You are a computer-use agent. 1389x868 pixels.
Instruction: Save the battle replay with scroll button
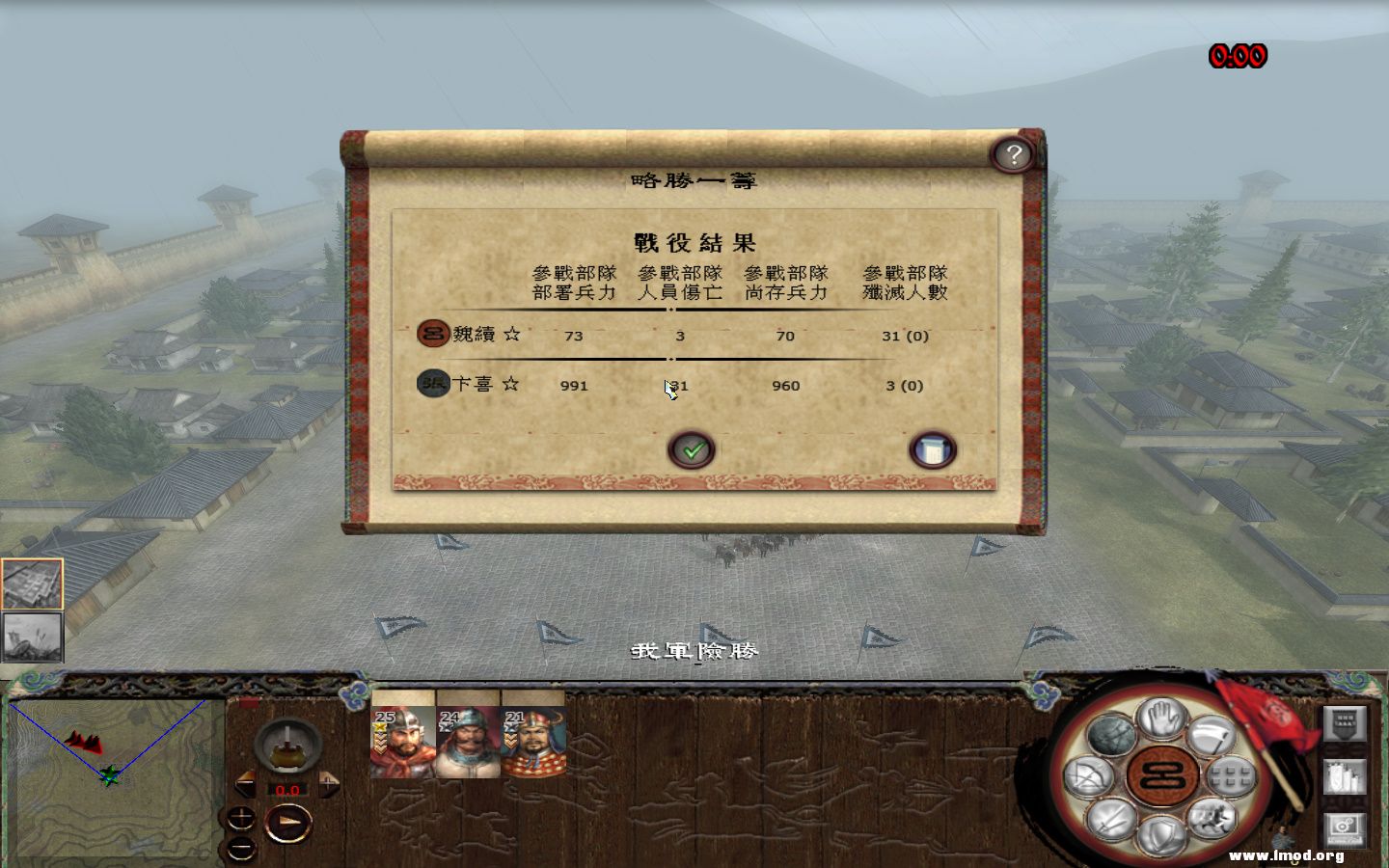tap(932, 448)
